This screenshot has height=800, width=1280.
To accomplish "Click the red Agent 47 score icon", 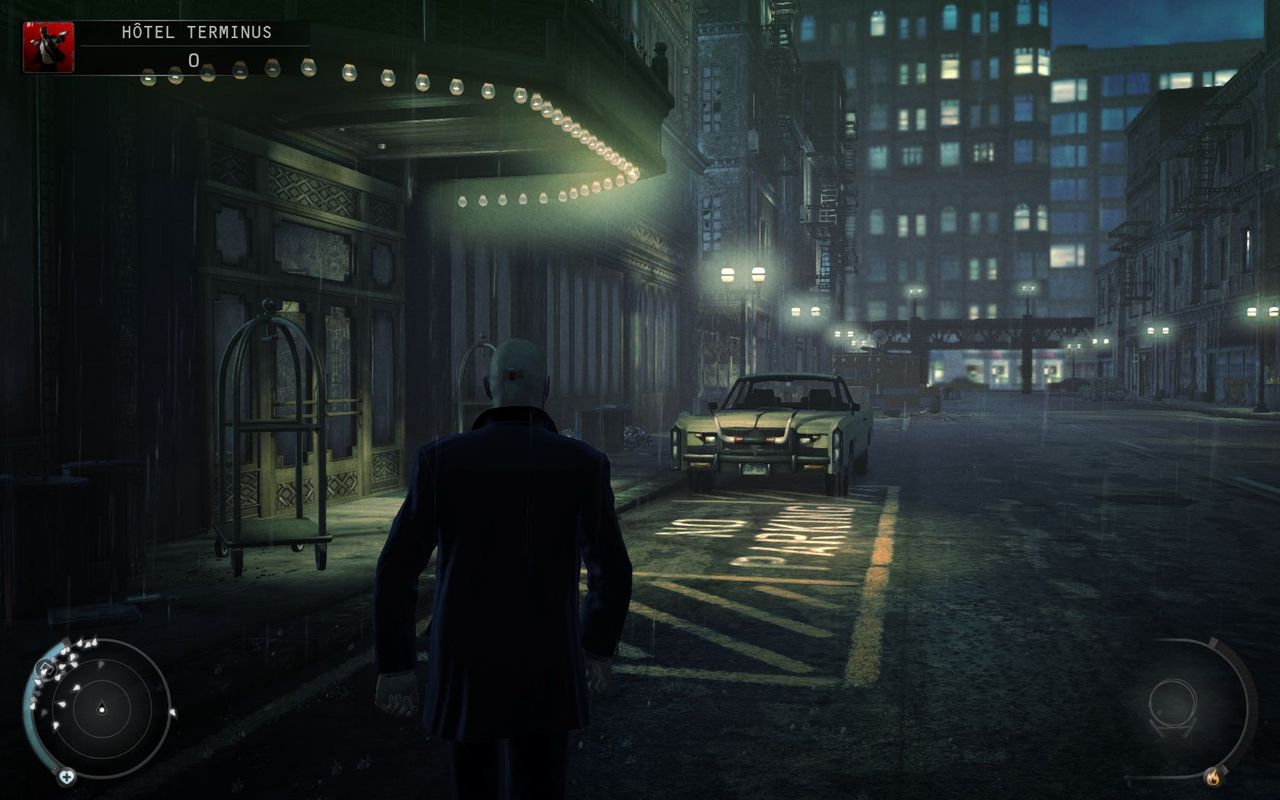I will [48, 47].
